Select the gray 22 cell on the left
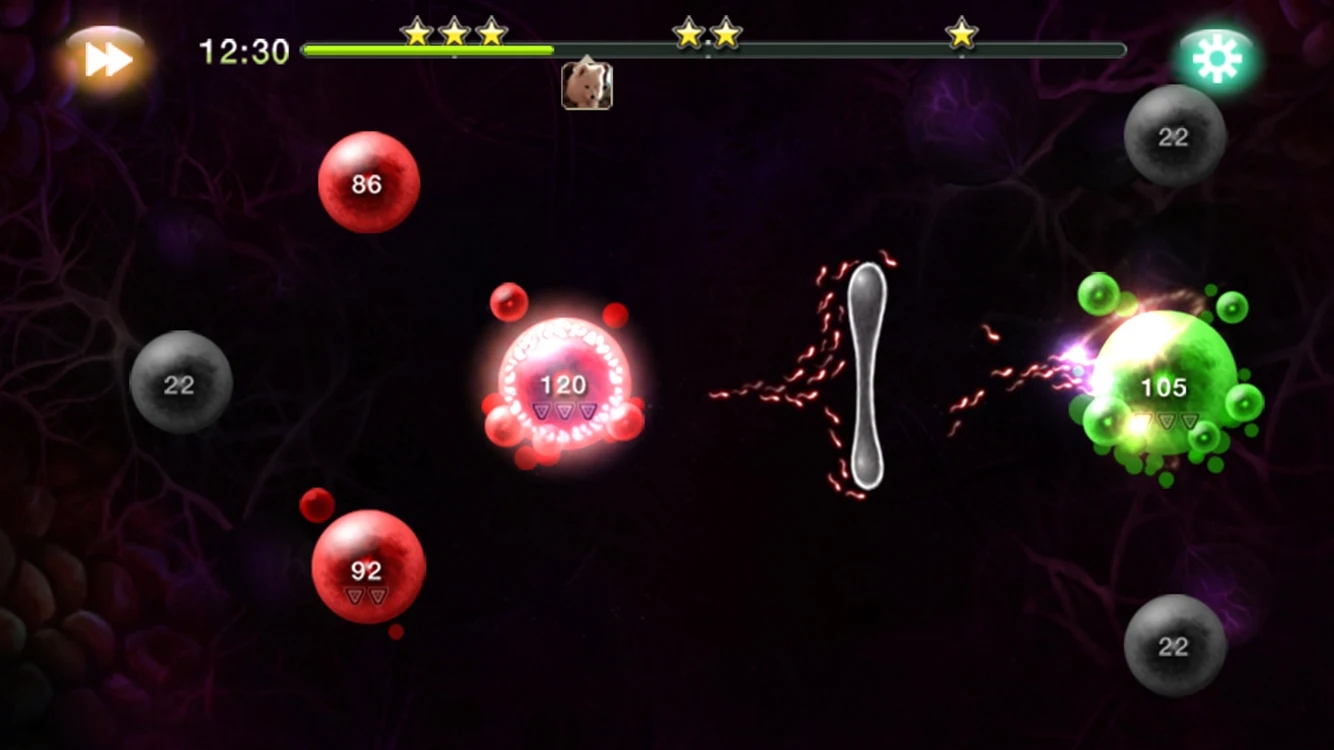The width and height of the screenshot is (1334, 750). [x=180, y=385]
